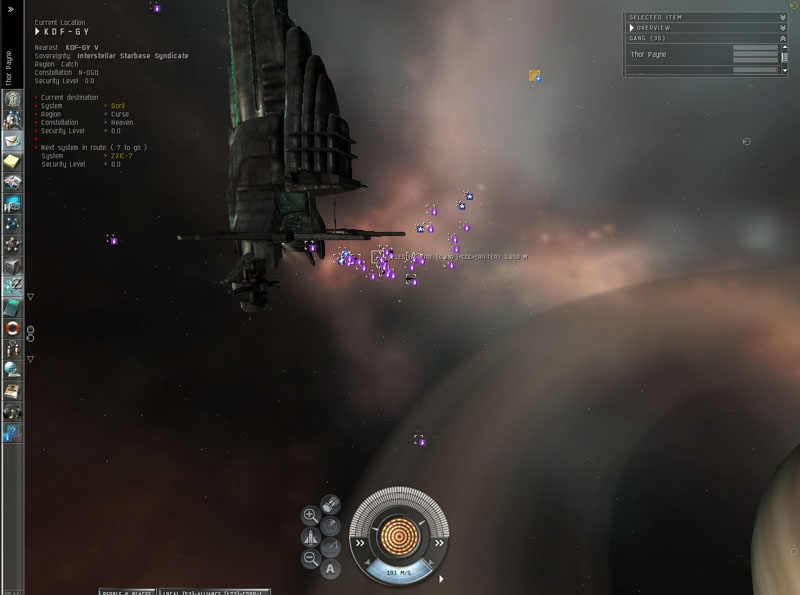Click the zoom-in magnifier button

tap(311, 515)
